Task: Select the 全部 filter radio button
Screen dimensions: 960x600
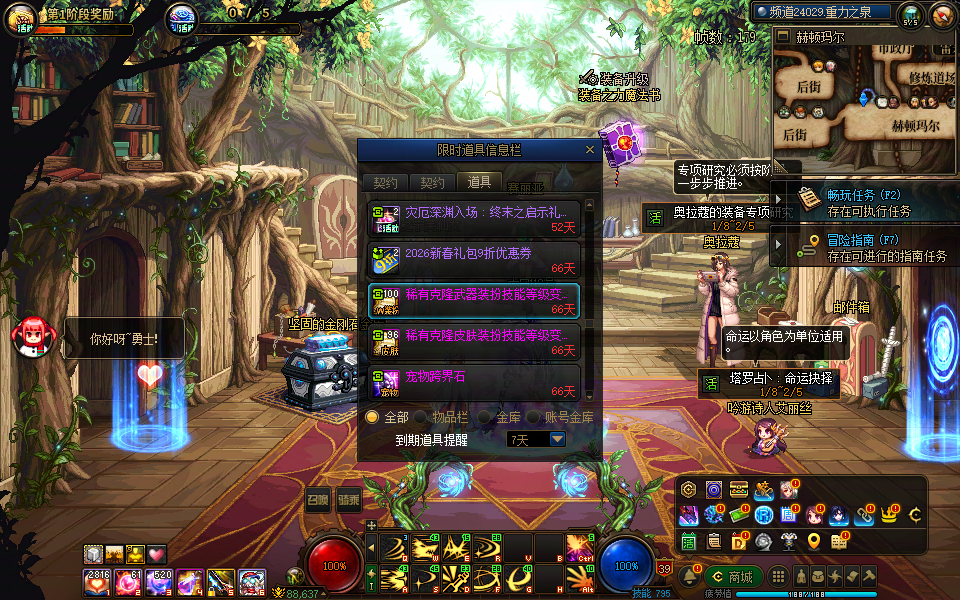Action: click(x=372, y=417)
